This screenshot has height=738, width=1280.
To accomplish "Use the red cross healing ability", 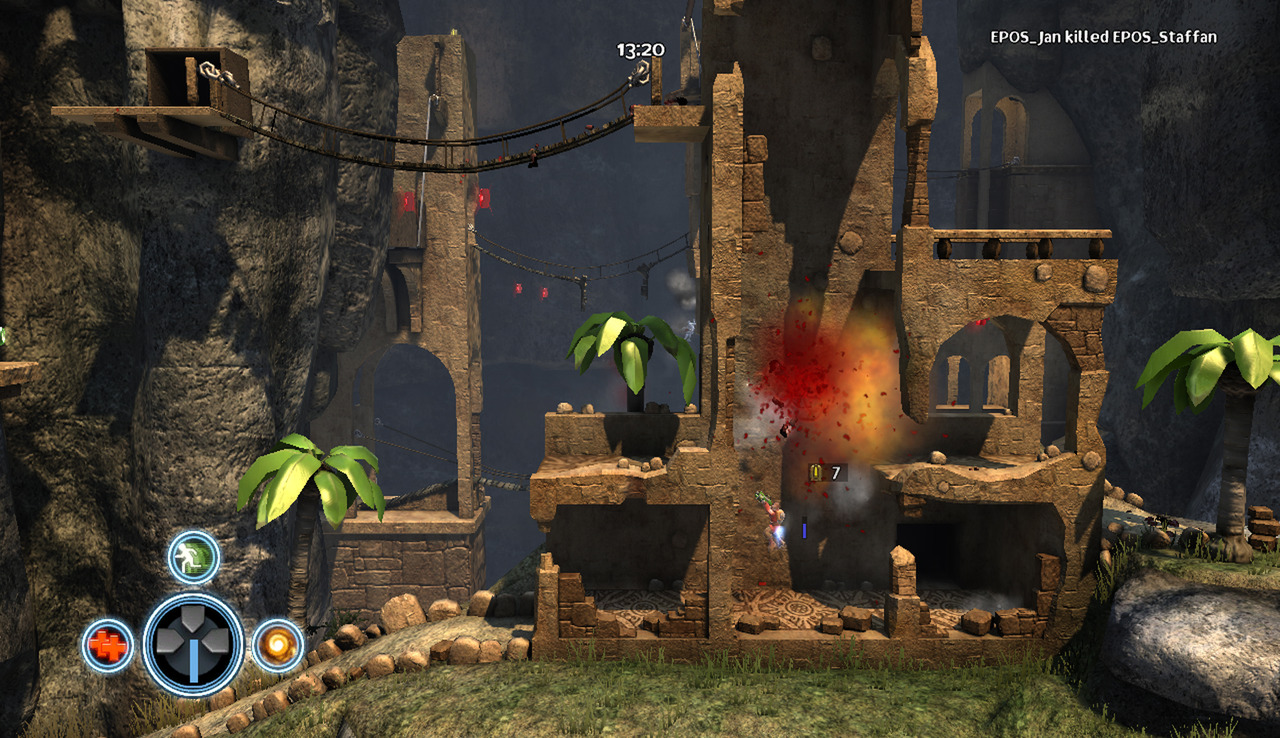I will 107,646.
